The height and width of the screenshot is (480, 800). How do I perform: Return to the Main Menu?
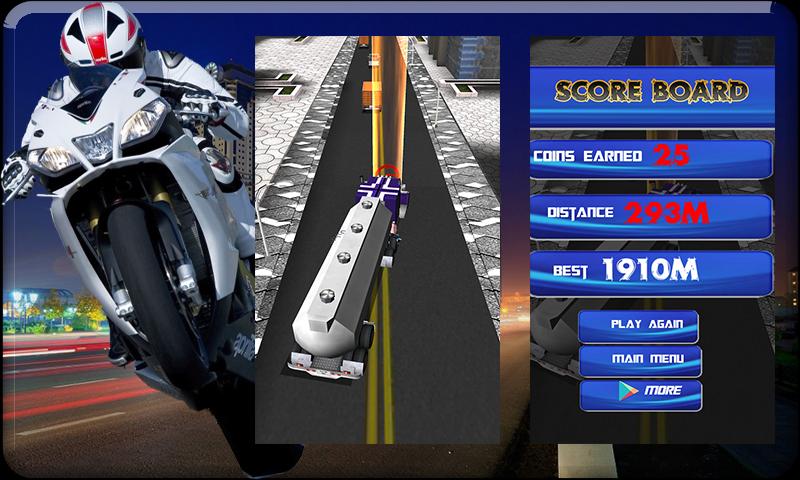[x=639, y=359]
